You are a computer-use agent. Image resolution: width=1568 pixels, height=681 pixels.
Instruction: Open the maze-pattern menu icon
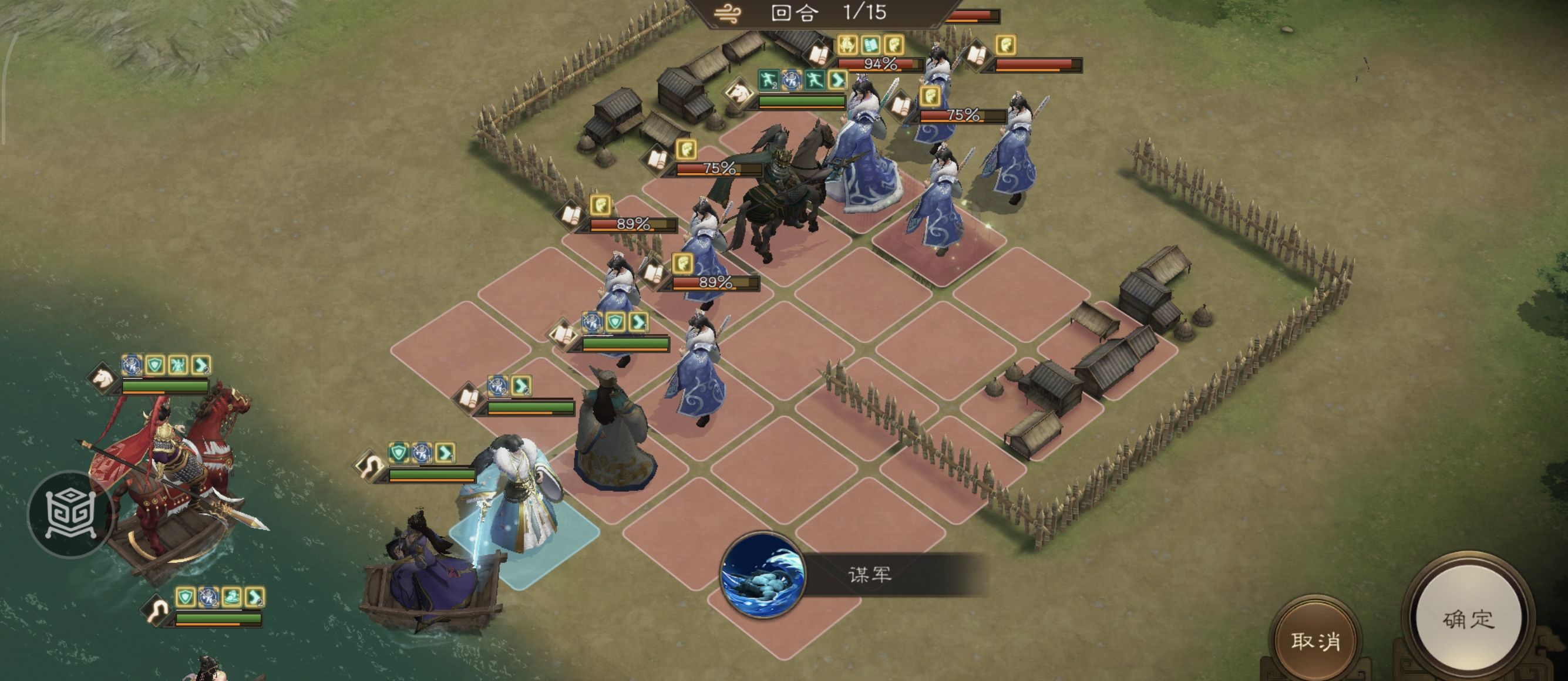(71, 514)
